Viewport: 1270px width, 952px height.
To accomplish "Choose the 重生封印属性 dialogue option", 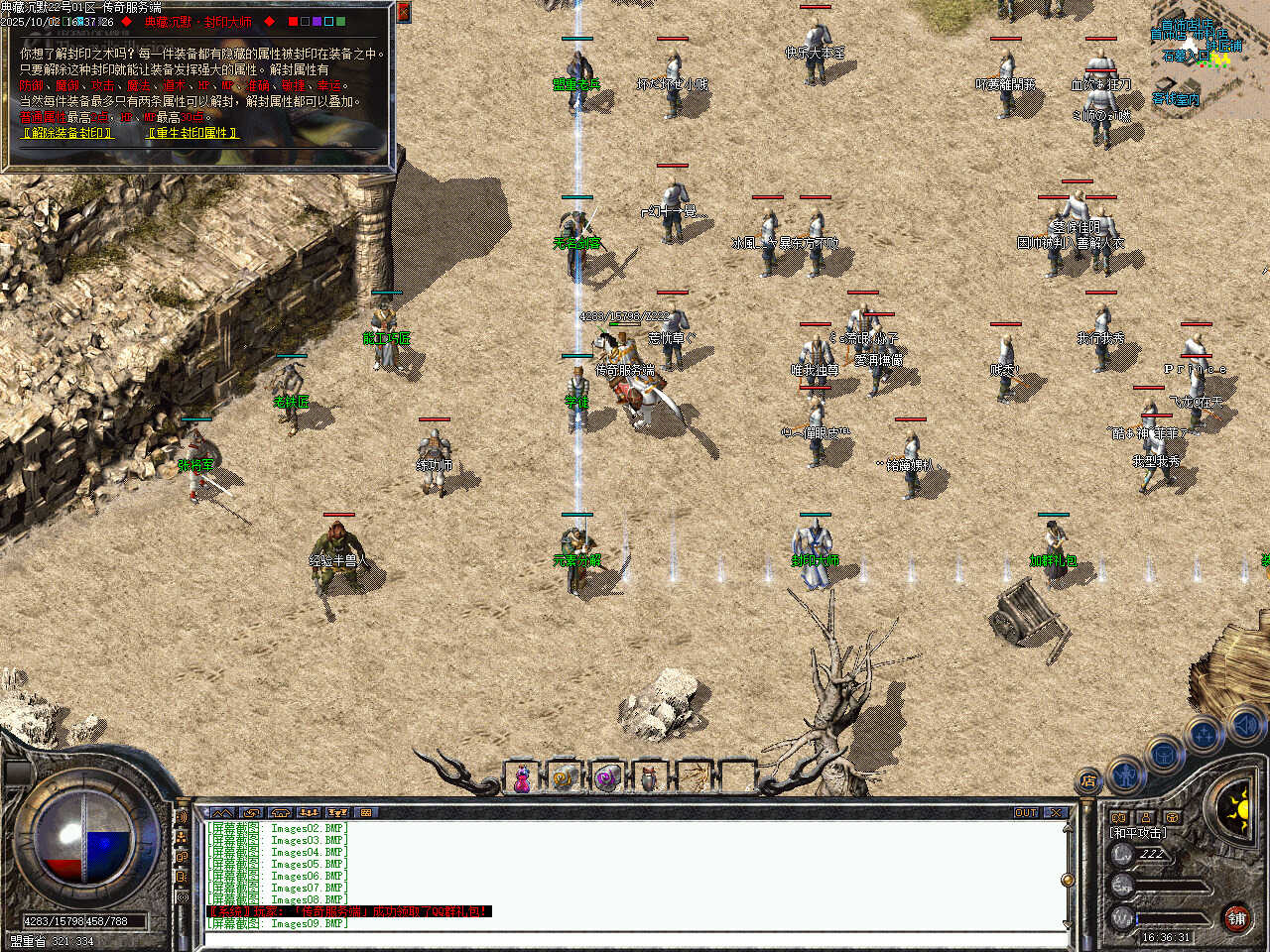I will (x=191, y=132).
